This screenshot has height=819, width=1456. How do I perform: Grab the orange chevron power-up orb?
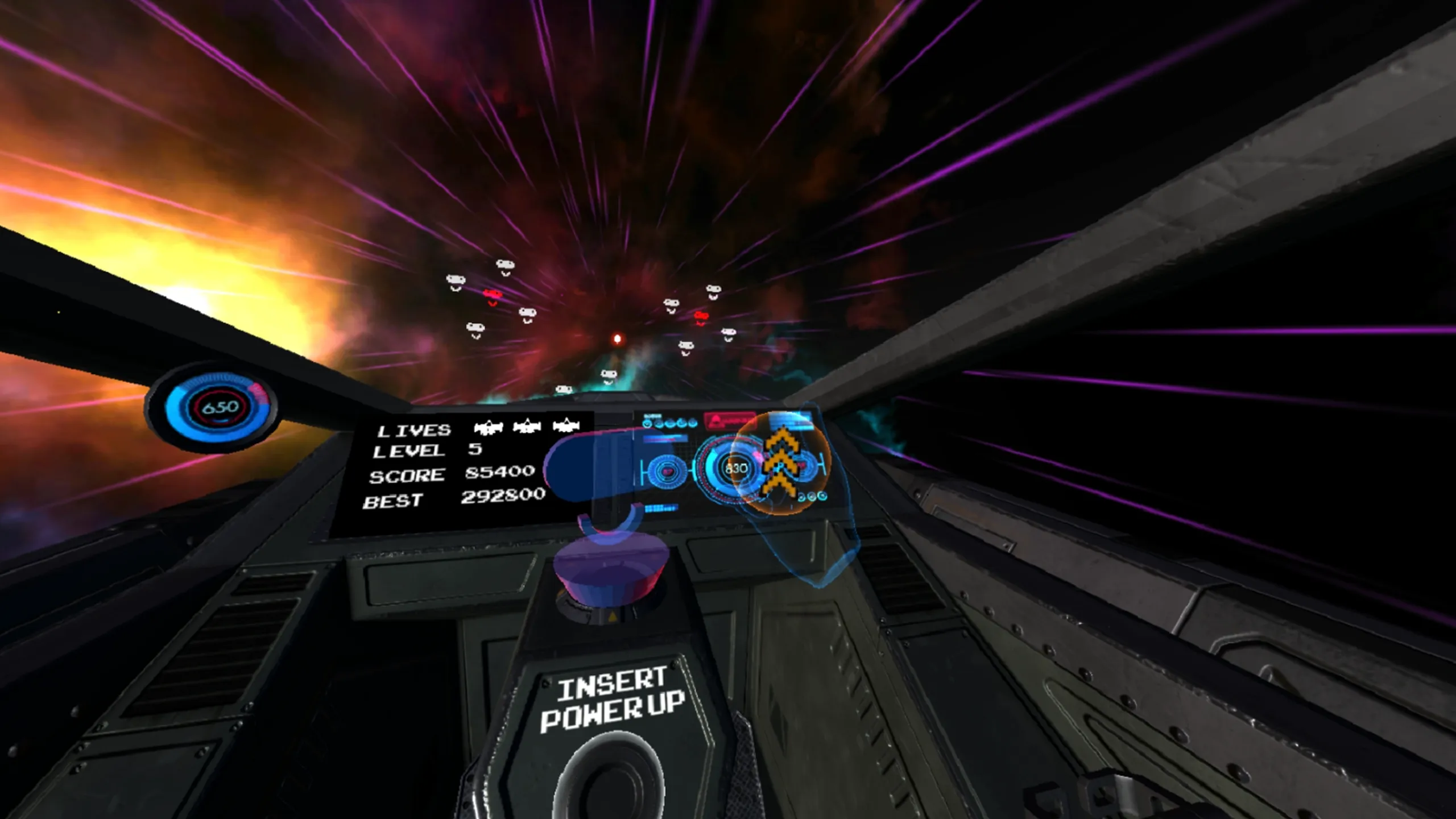pyautogui.click(x=780, y=463)
